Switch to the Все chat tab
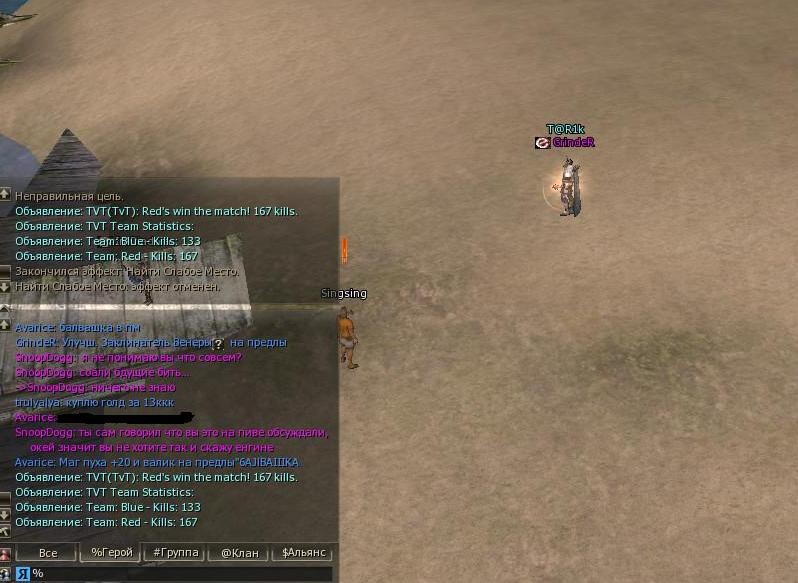 point(47,553)
